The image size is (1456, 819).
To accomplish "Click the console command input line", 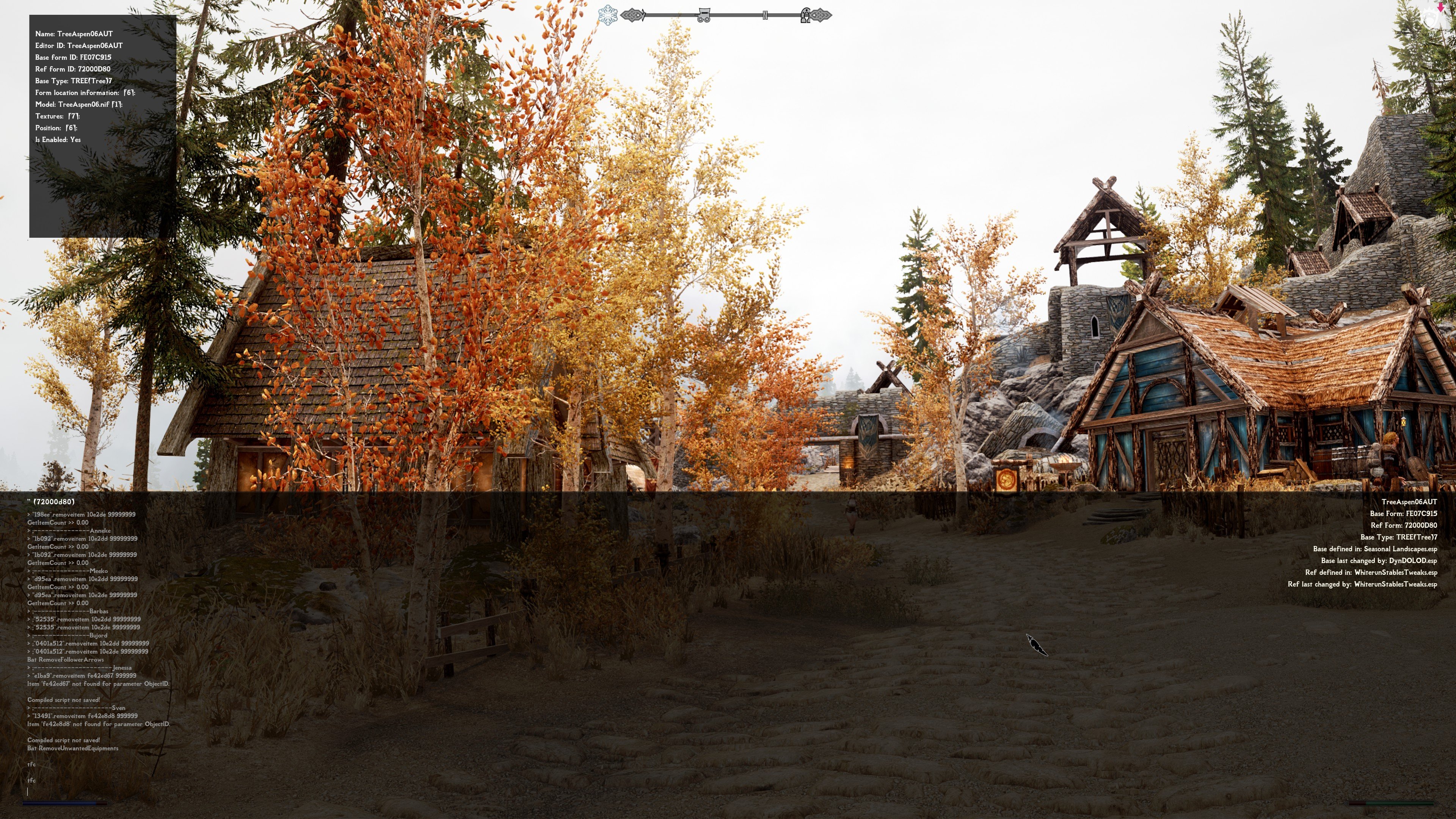I will pyautogui.click(x=169, y=791).
